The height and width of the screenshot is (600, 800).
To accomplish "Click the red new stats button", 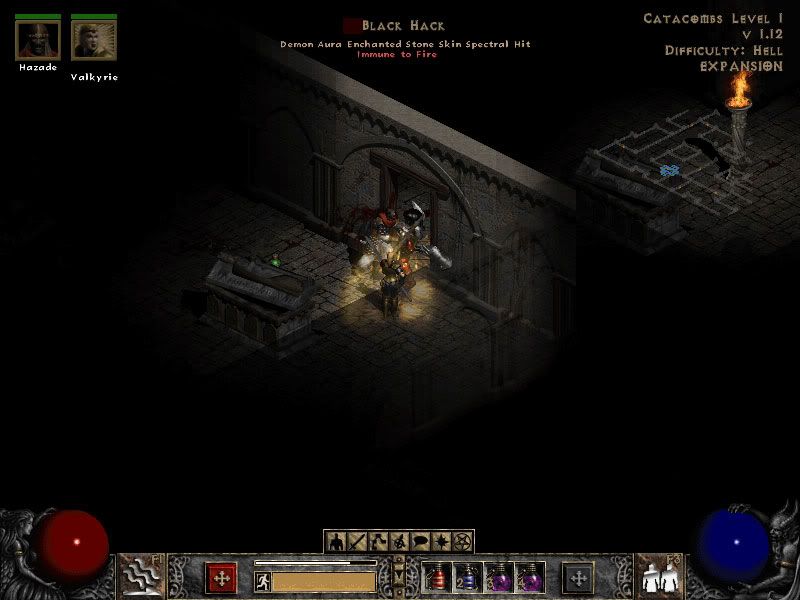I will pos(221,578).
